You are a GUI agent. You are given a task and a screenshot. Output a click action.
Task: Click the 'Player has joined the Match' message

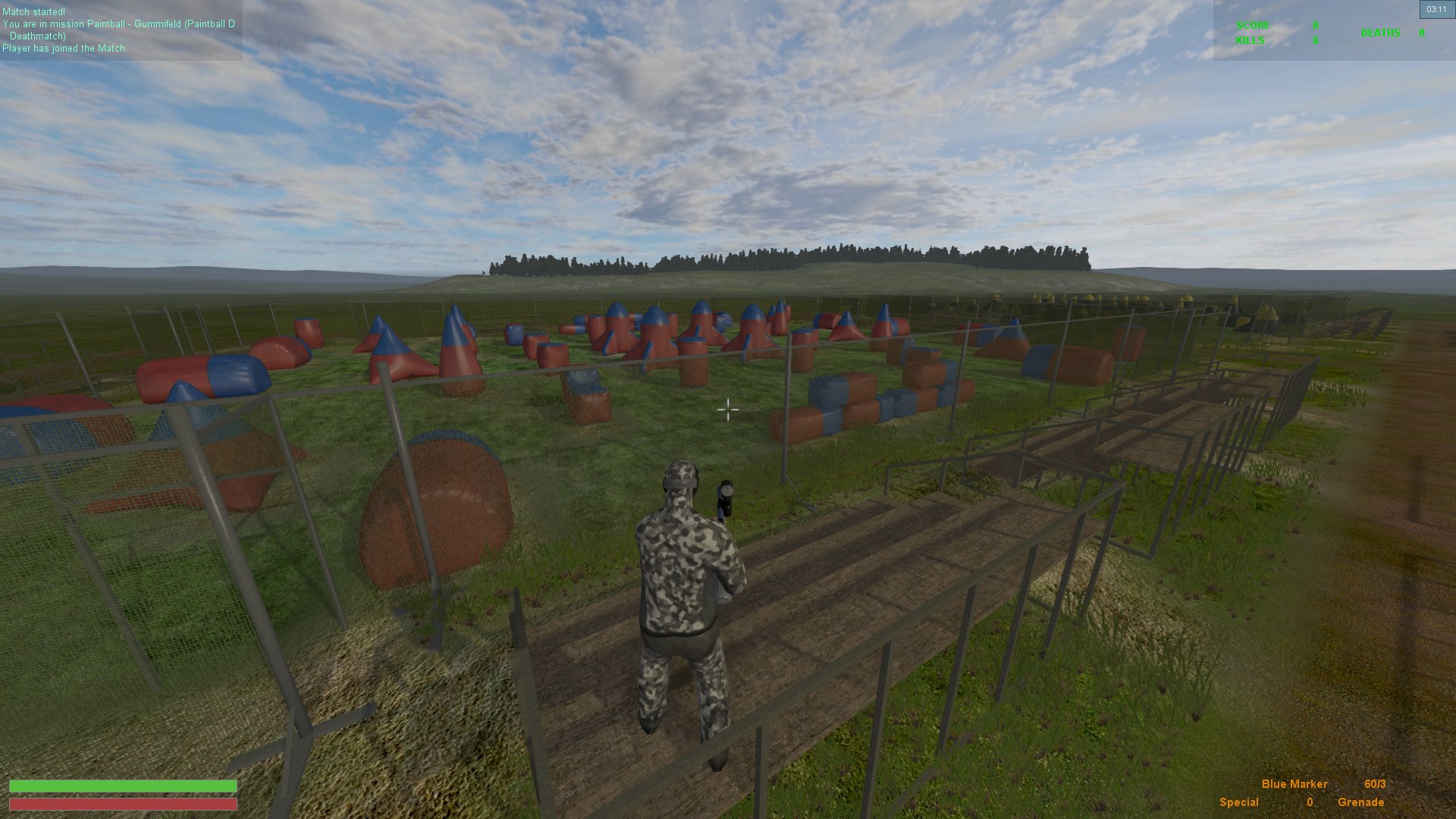66,48
